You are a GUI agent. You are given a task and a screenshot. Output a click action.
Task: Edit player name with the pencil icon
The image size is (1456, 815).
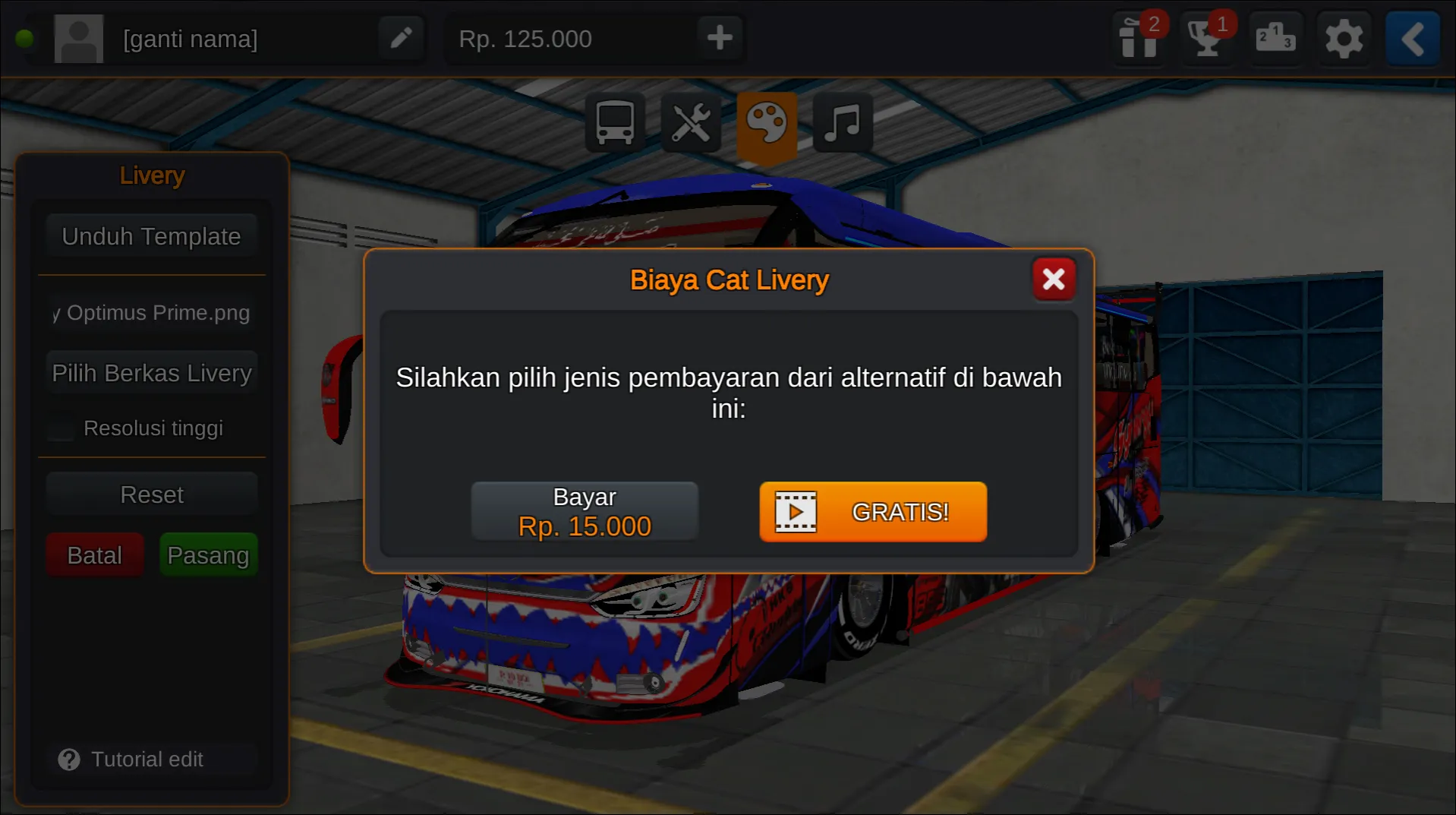click(401, 37)
